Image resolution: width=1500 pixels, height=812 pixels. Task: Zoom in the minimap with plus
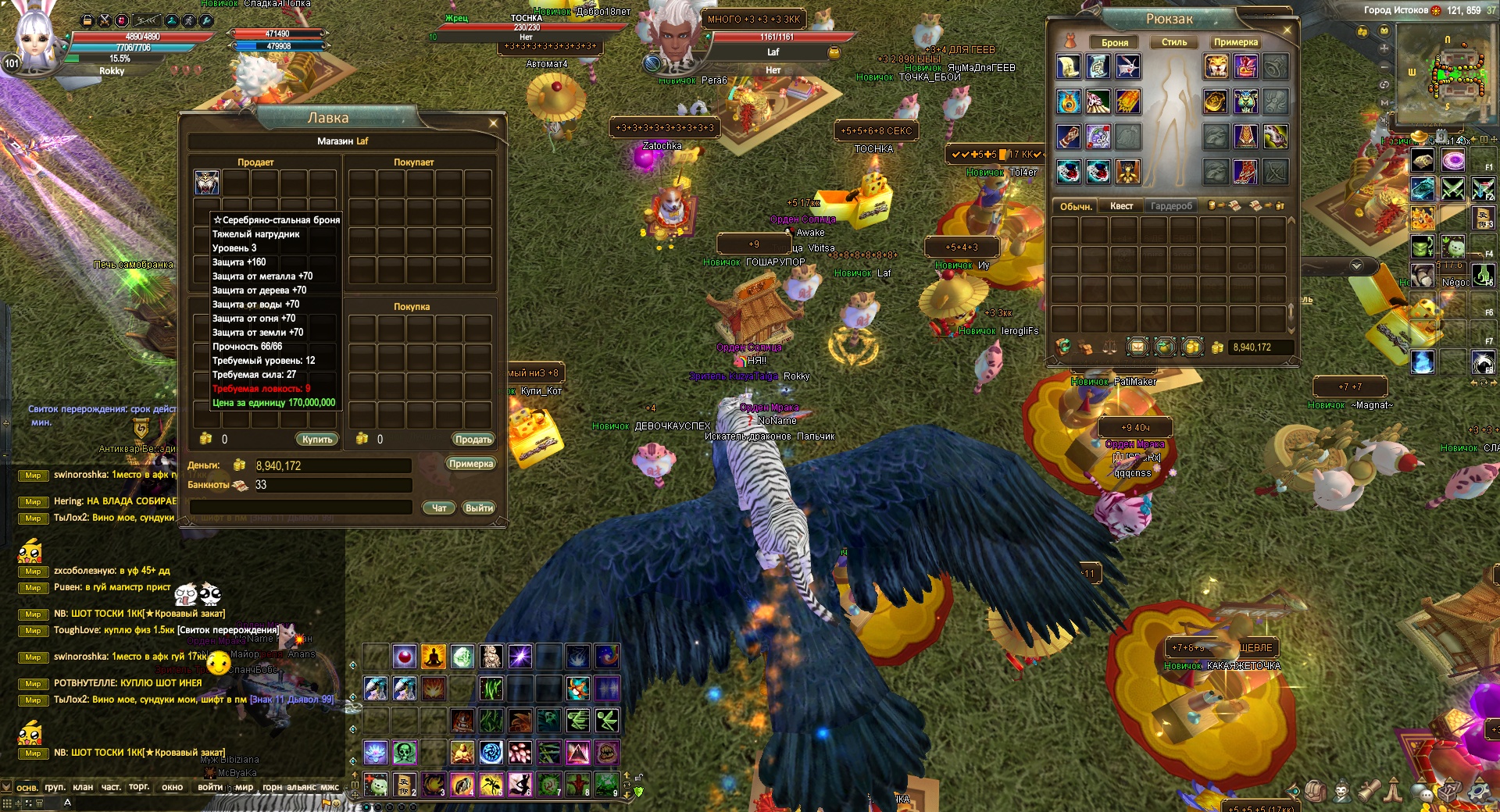1384,48
